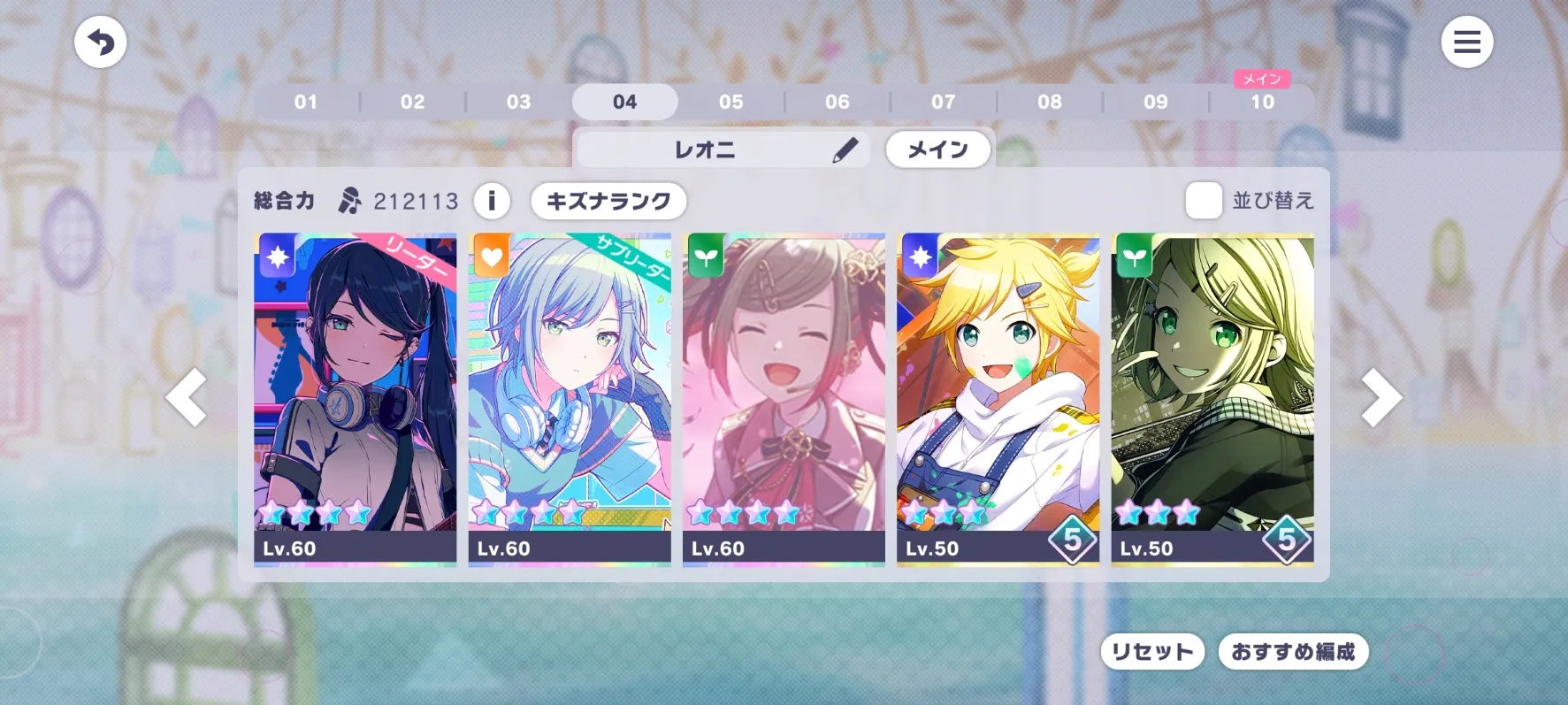Switch to team slot 01

coord(306,102)
